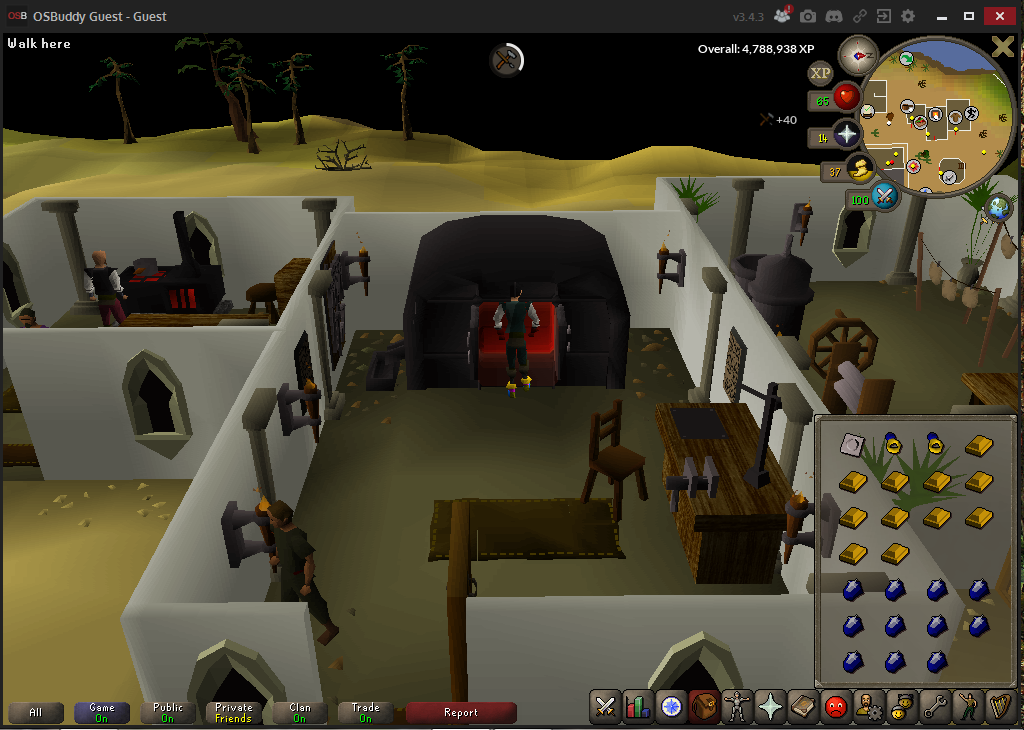
Task: Open the world map globe
Action: (x=996, y=207)
